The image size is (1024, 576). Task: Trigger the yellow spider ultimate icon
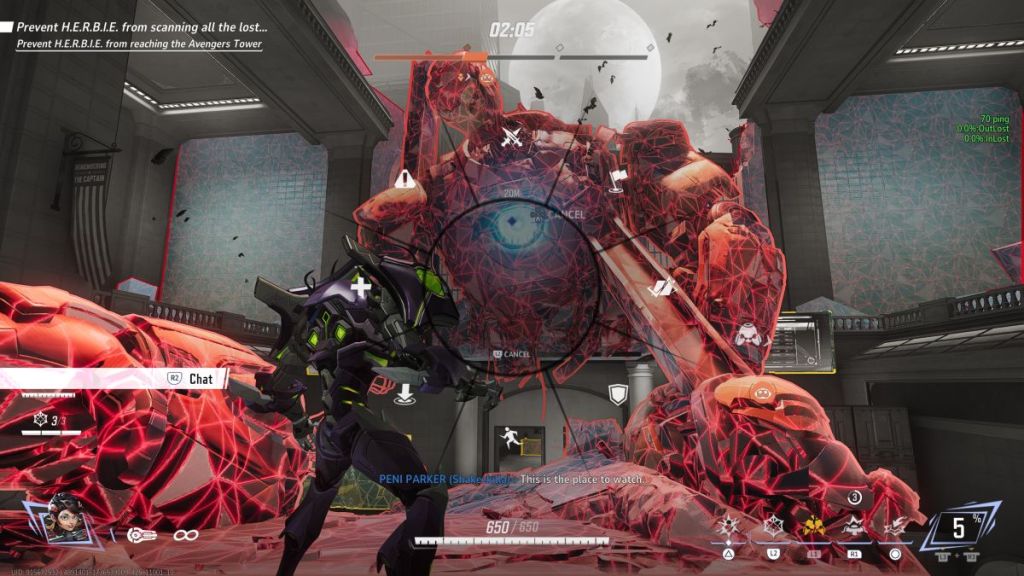tap(813, 525)
